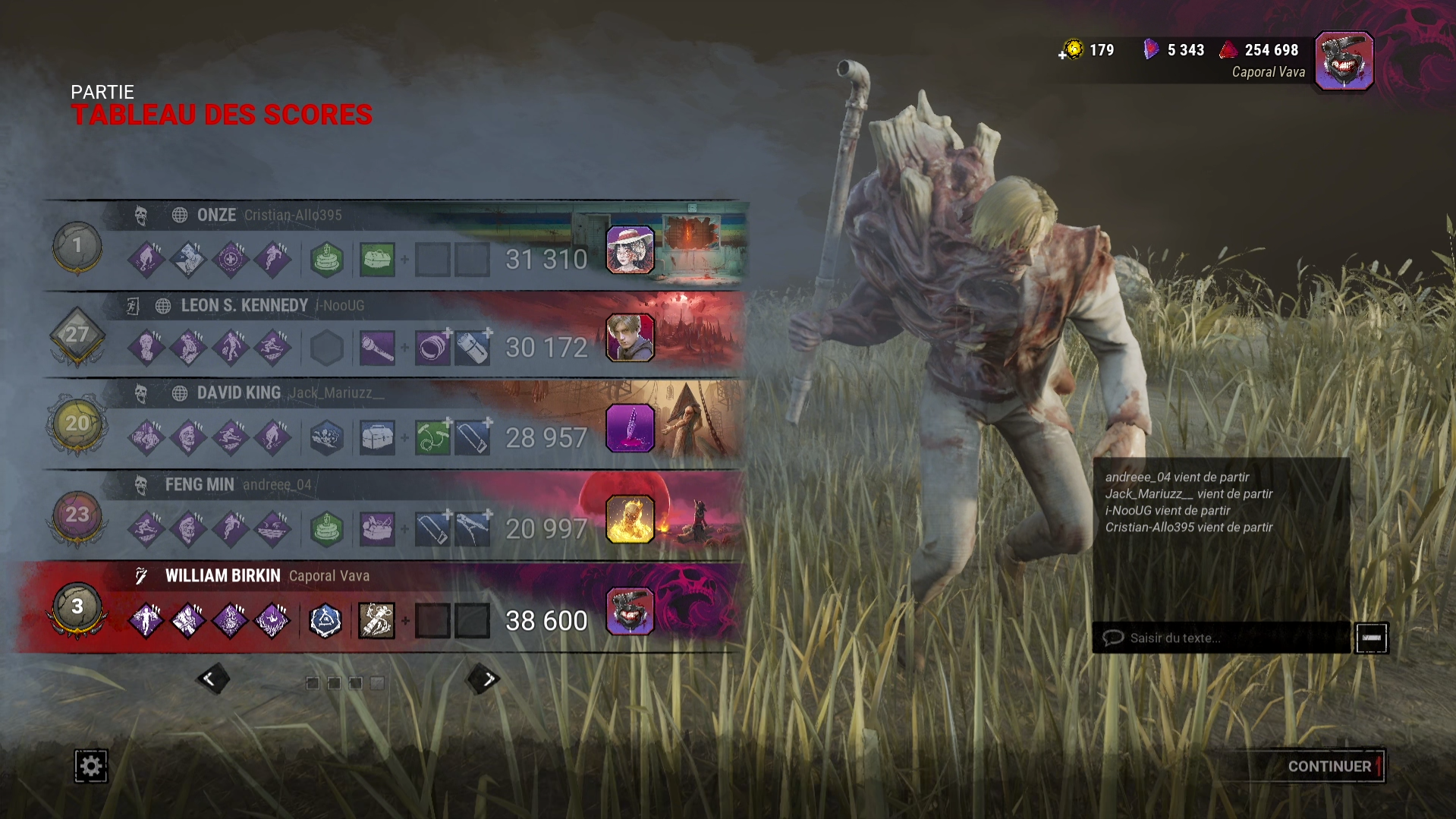
Task: Minimize the chat panel
Action: [1371, 638]
